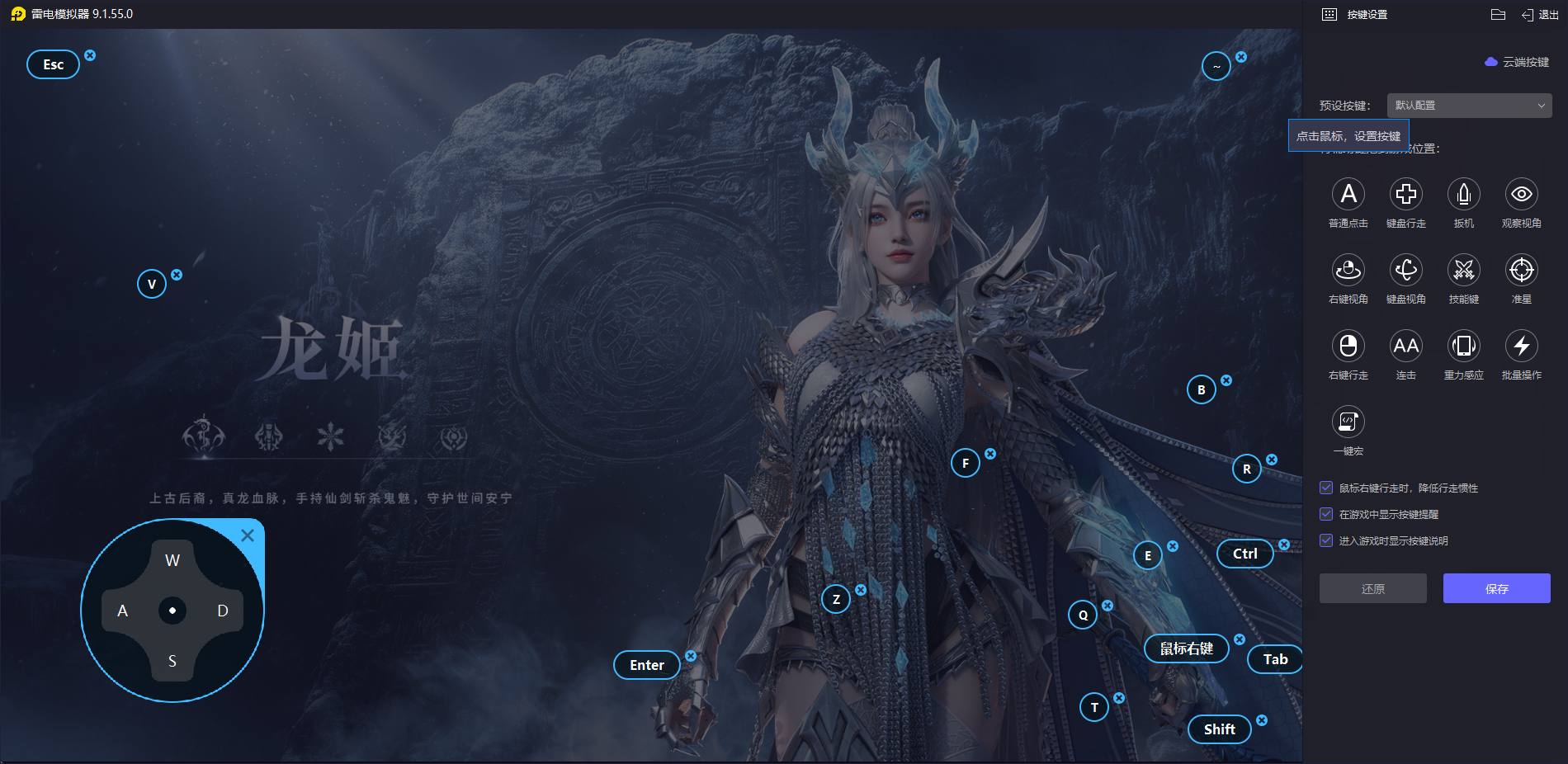The image size is (1568, 764).
Task: Delete the Esc key mapping
Action: coord(90,55)
